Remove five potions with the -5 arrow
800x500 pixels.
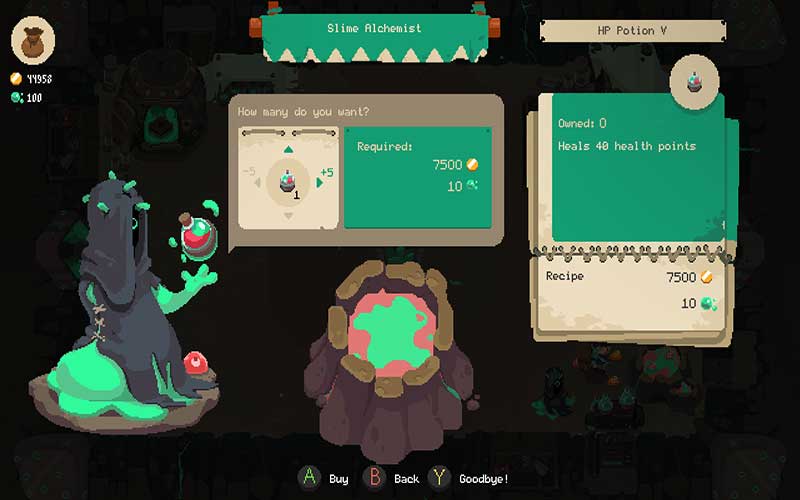point(259,182)
